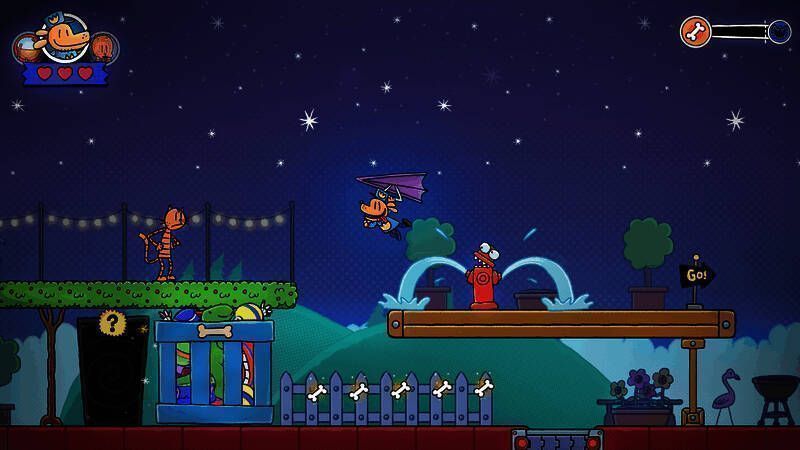Select the Dog Man character portrait

coord(62,38)
